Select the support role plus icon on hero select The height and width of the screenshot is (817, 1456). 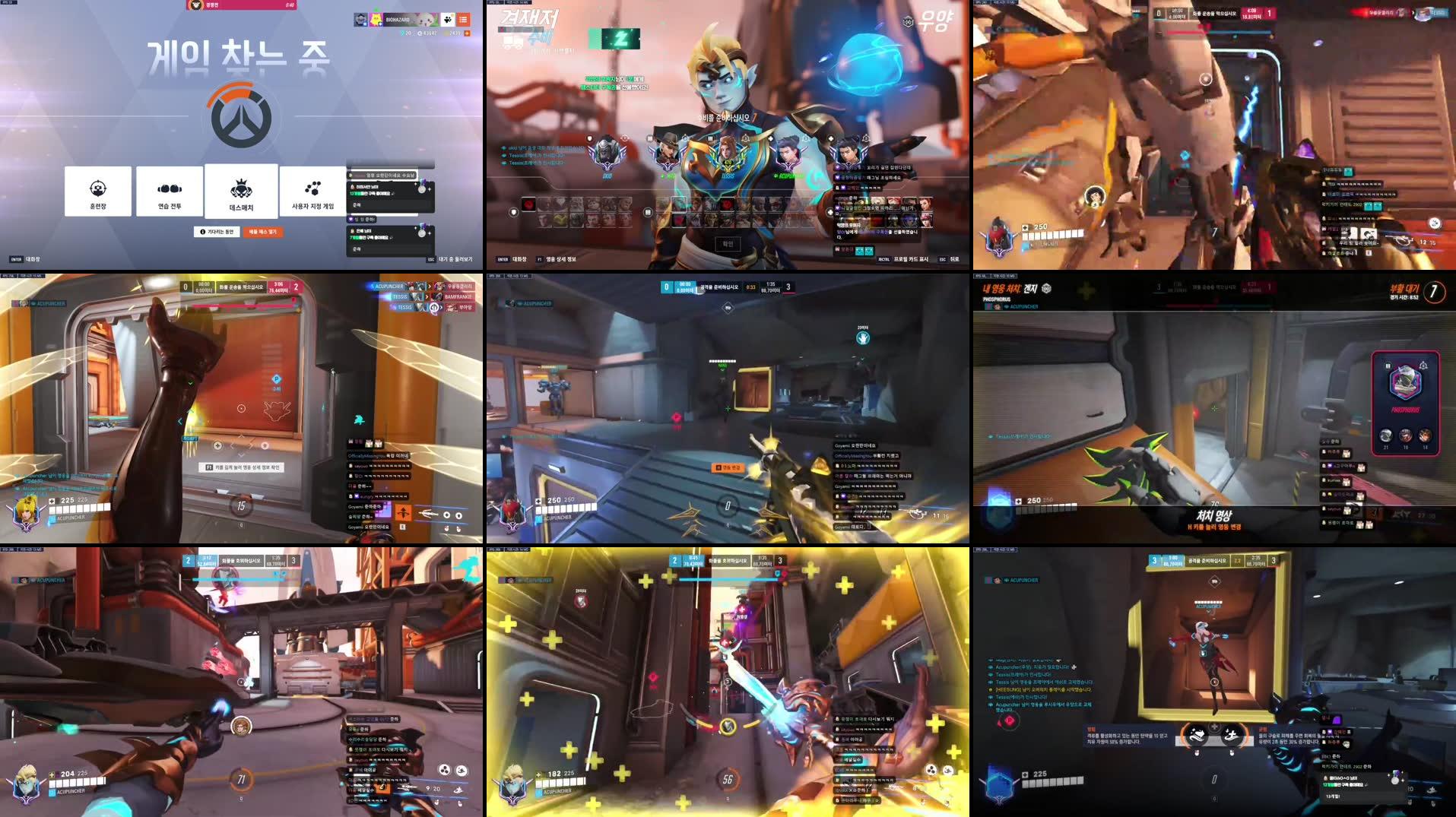(x=830, y=211)
